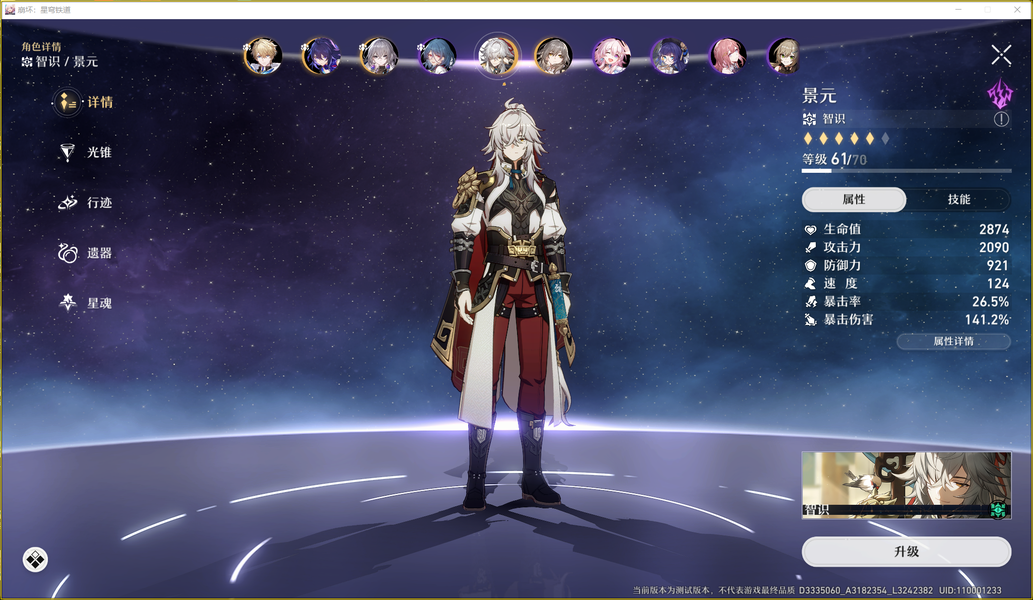Select the teal-haired character portrait
The height and width of the screenshot is (600, 1033).
437,56
